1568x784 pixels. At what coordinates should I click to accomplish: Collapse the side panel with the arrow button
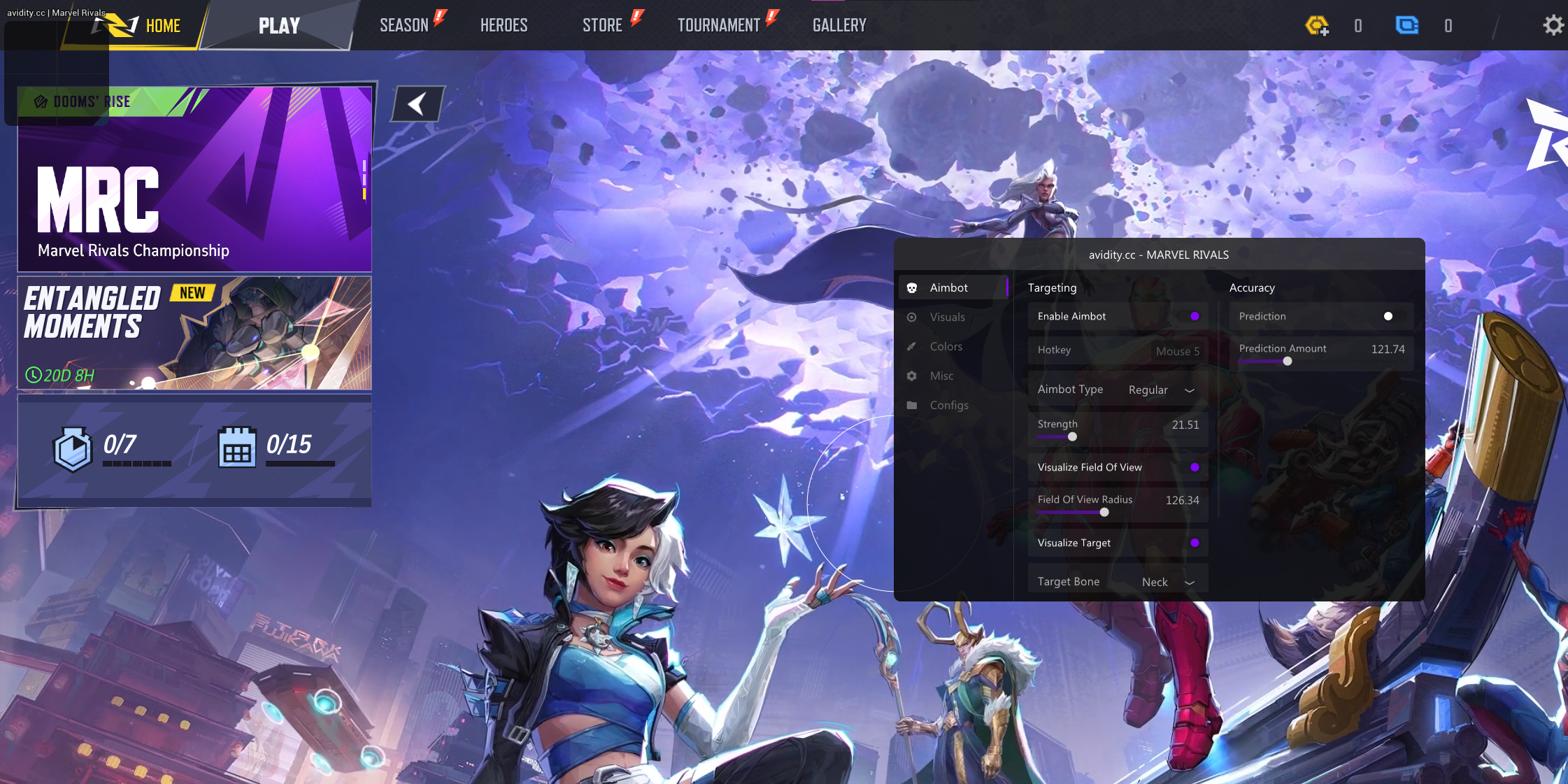(x=418, y=104)
